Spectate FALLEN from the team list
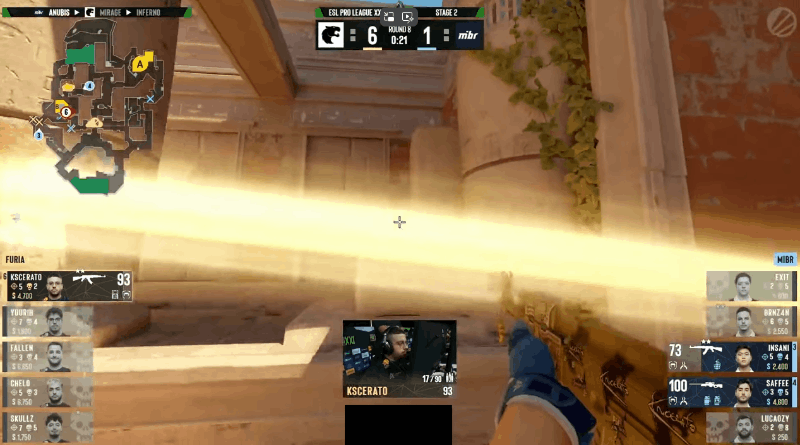800x445 pixels. click(48, 356)
